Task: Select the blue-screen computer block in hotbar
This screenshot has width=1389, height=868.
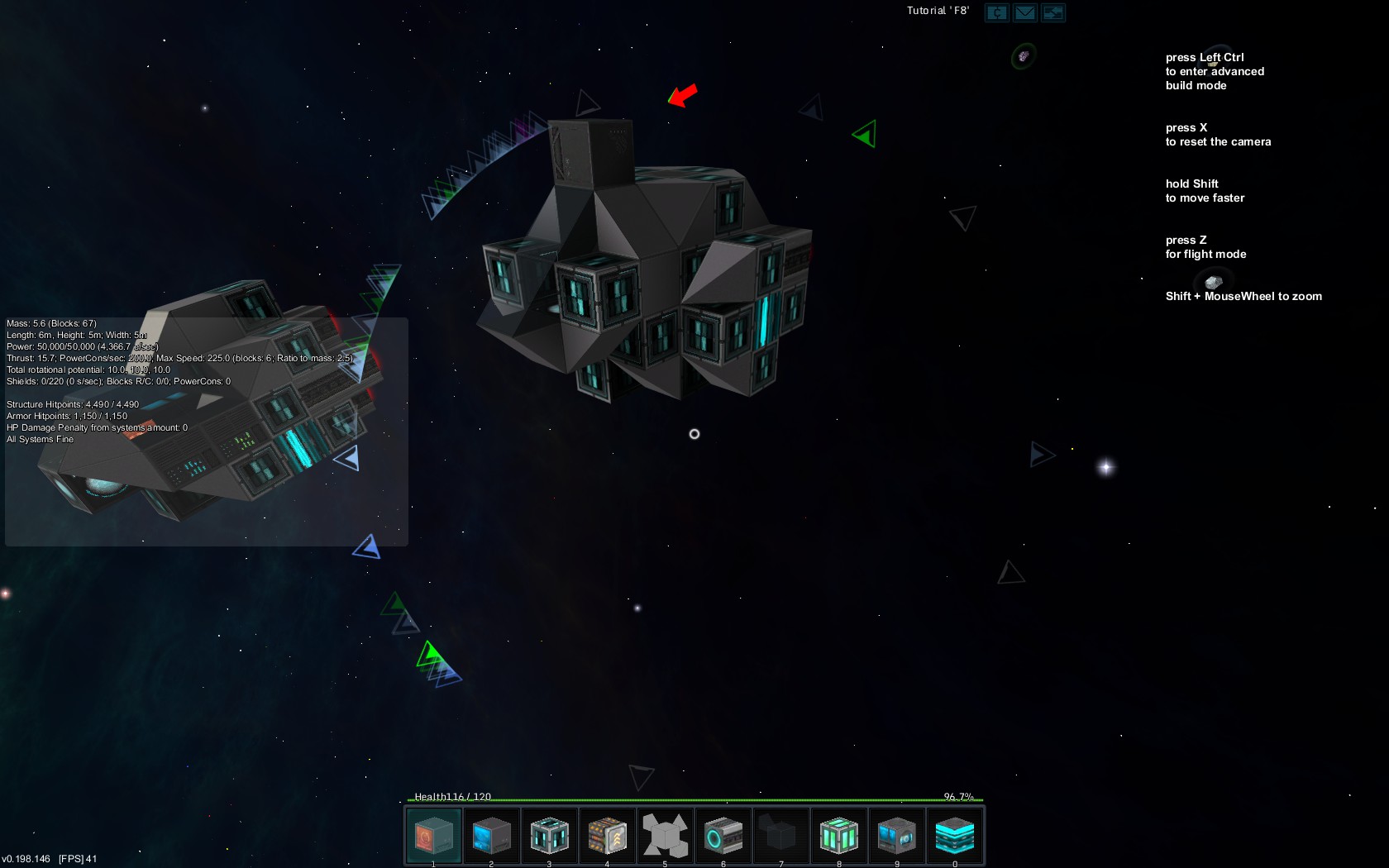Action: pyautogui.click(x=491, y=836)
